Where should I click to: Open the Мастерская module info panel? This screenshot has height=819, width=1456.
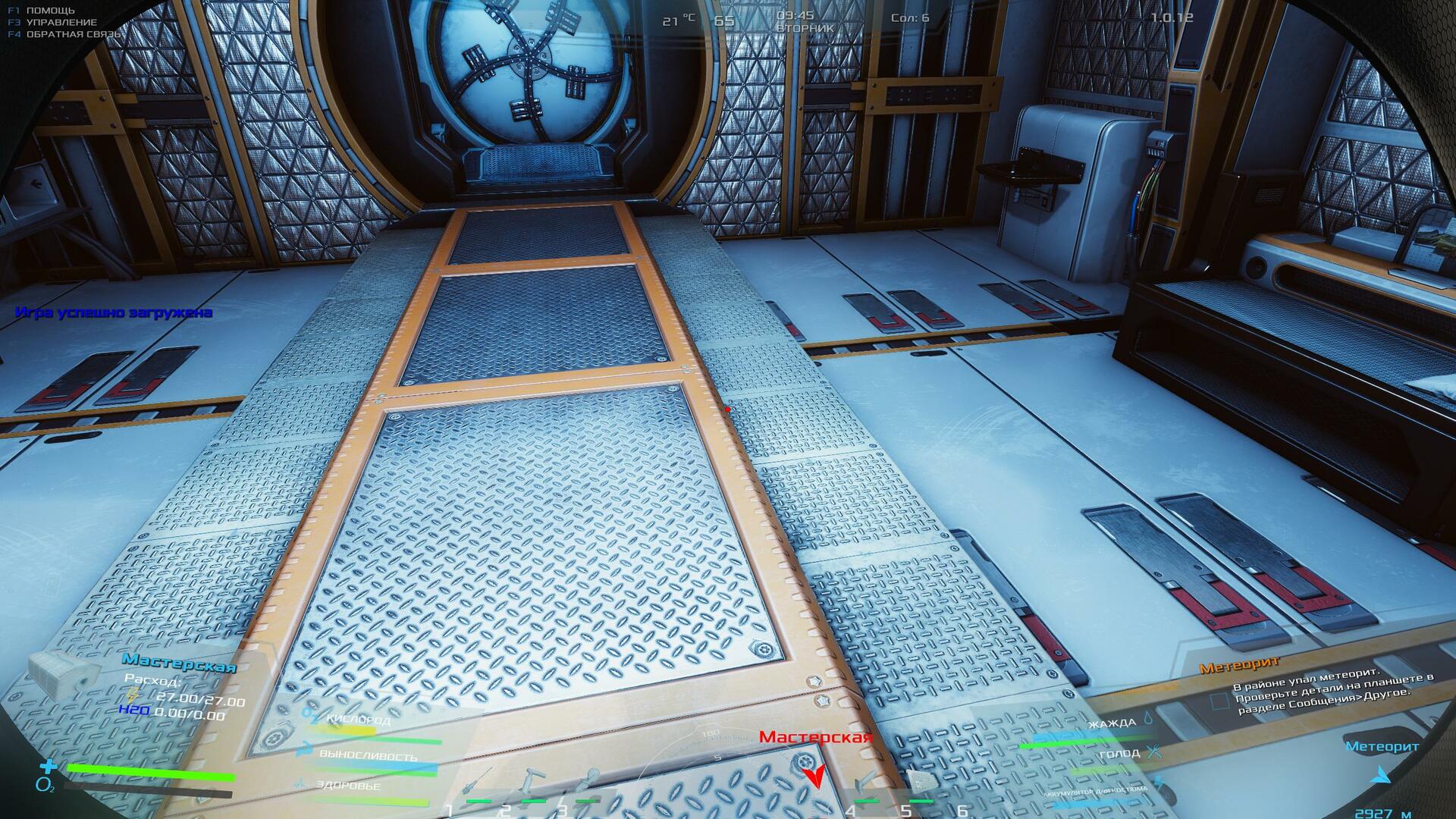[x=179, y=665]
